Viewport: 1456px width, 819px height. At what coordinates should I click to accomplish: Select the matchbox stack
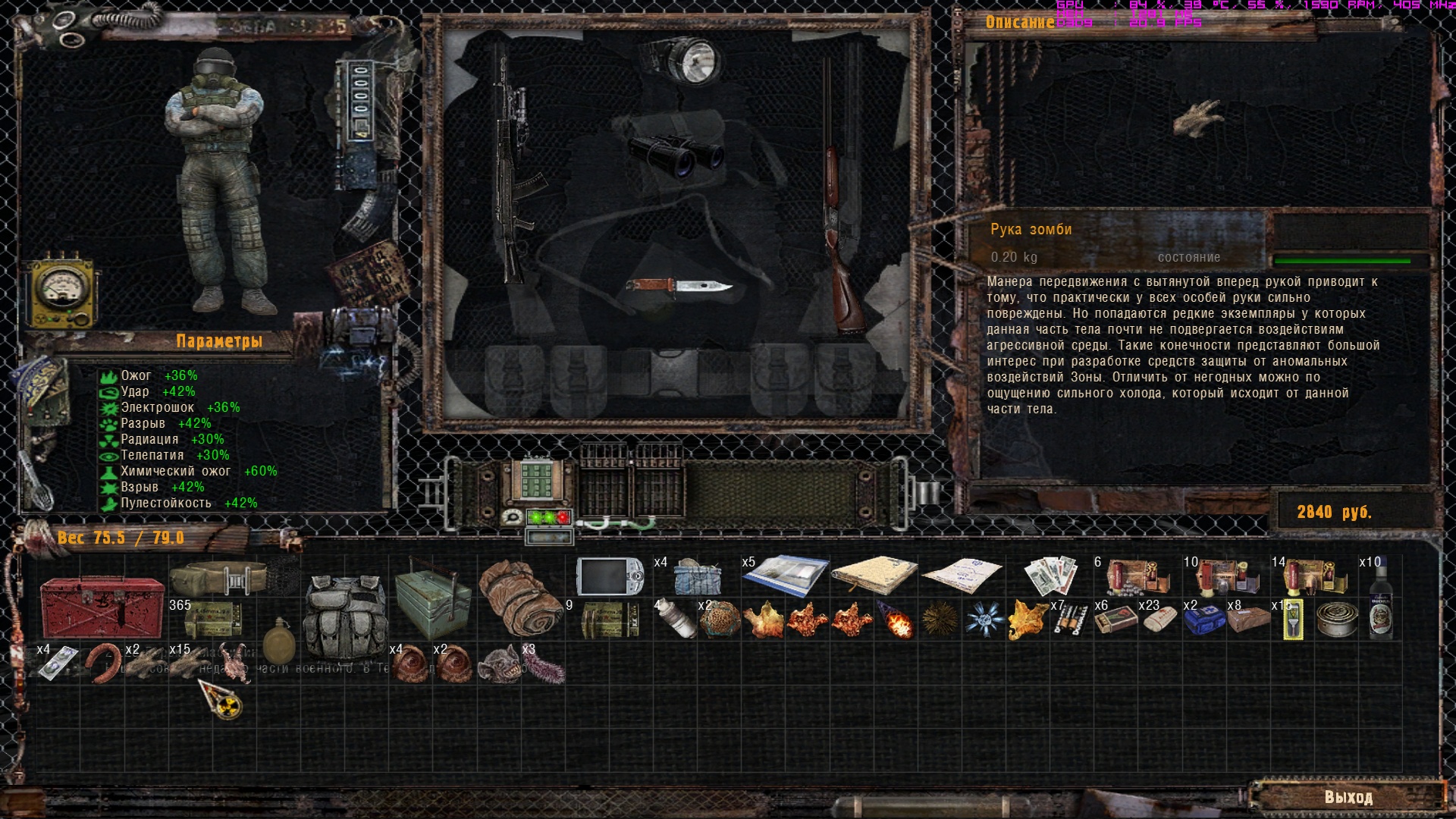[1115, 620]
